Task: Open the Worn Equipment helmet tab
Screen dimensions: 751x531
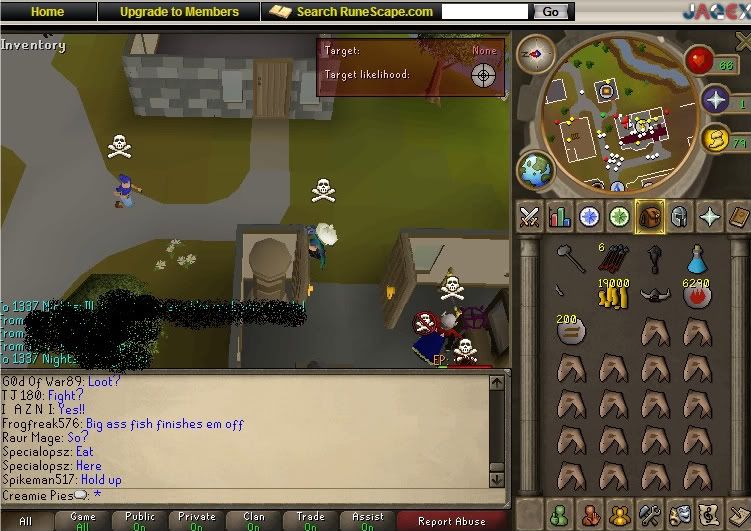Action: [x=680, y=216]
